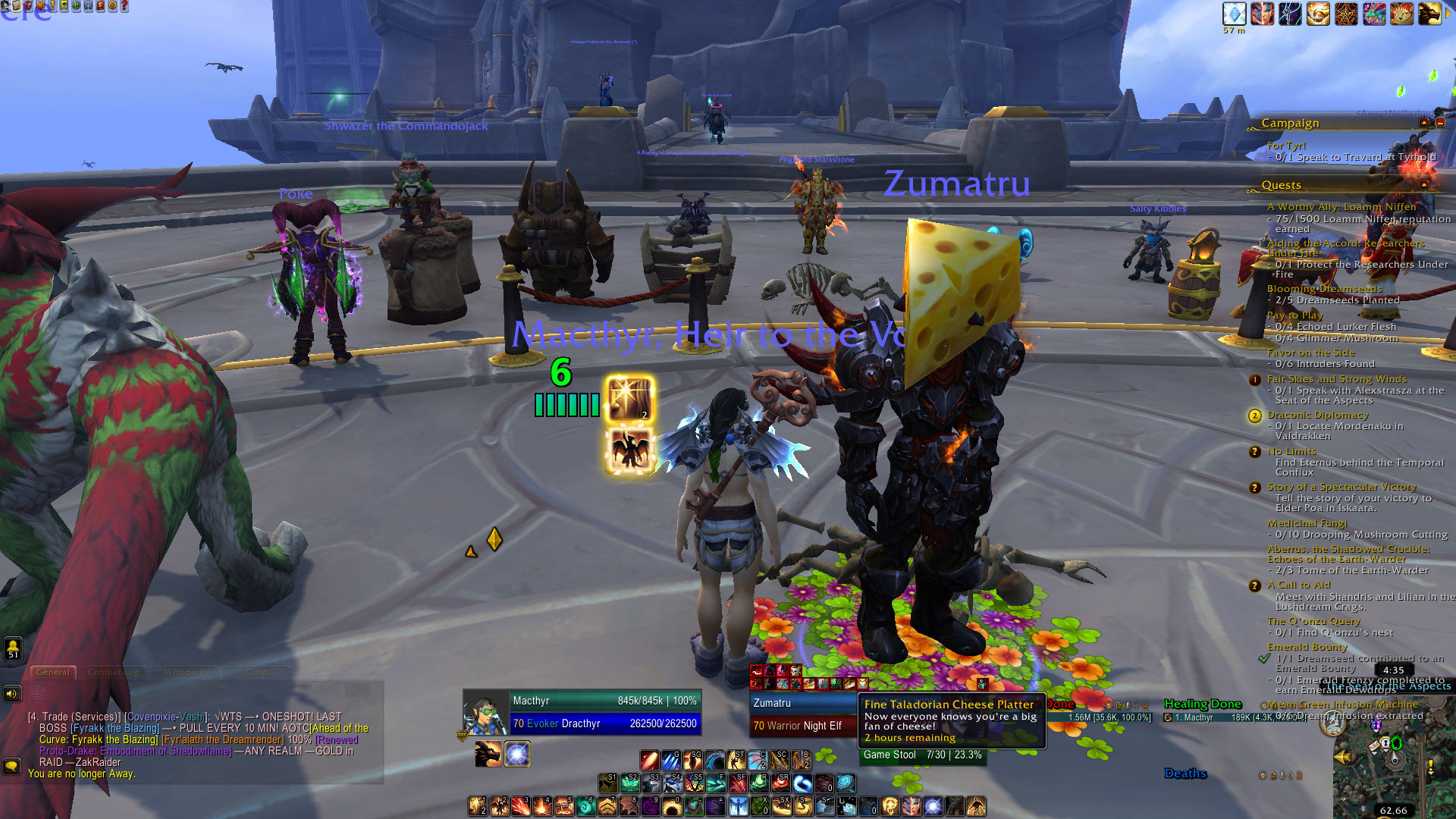Select the Guild chat tab
Screen dimensions: 1456x819
pos(256,672)
